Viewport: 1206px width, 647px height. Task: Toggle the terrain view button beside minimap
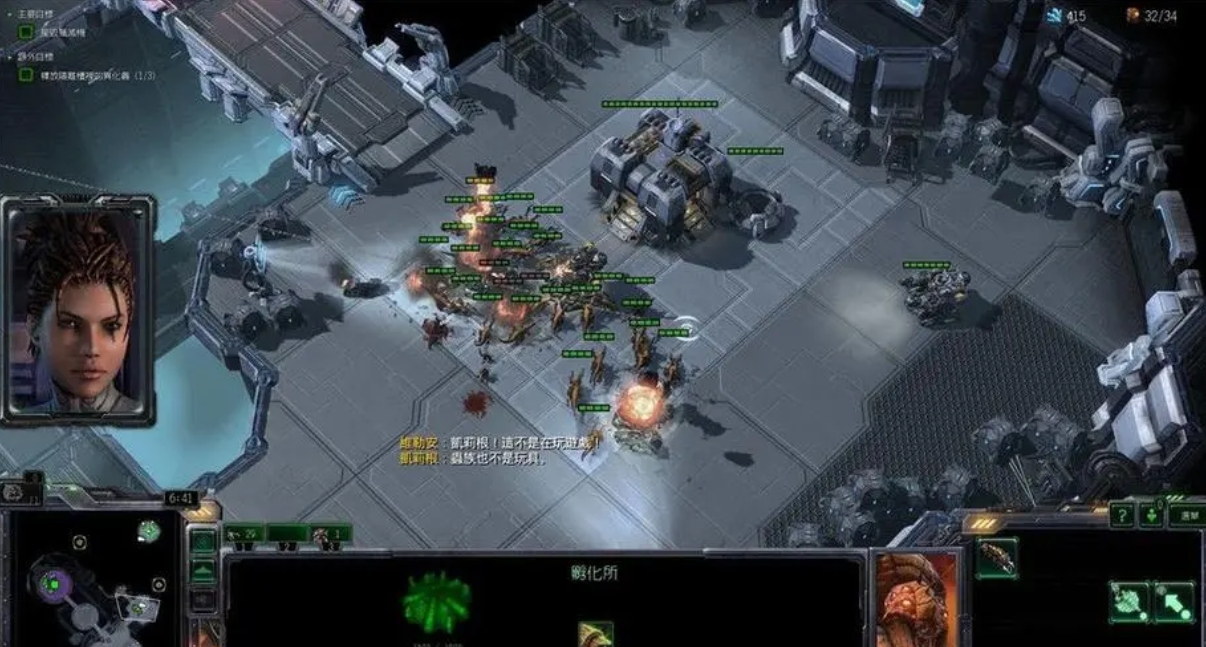203,572
